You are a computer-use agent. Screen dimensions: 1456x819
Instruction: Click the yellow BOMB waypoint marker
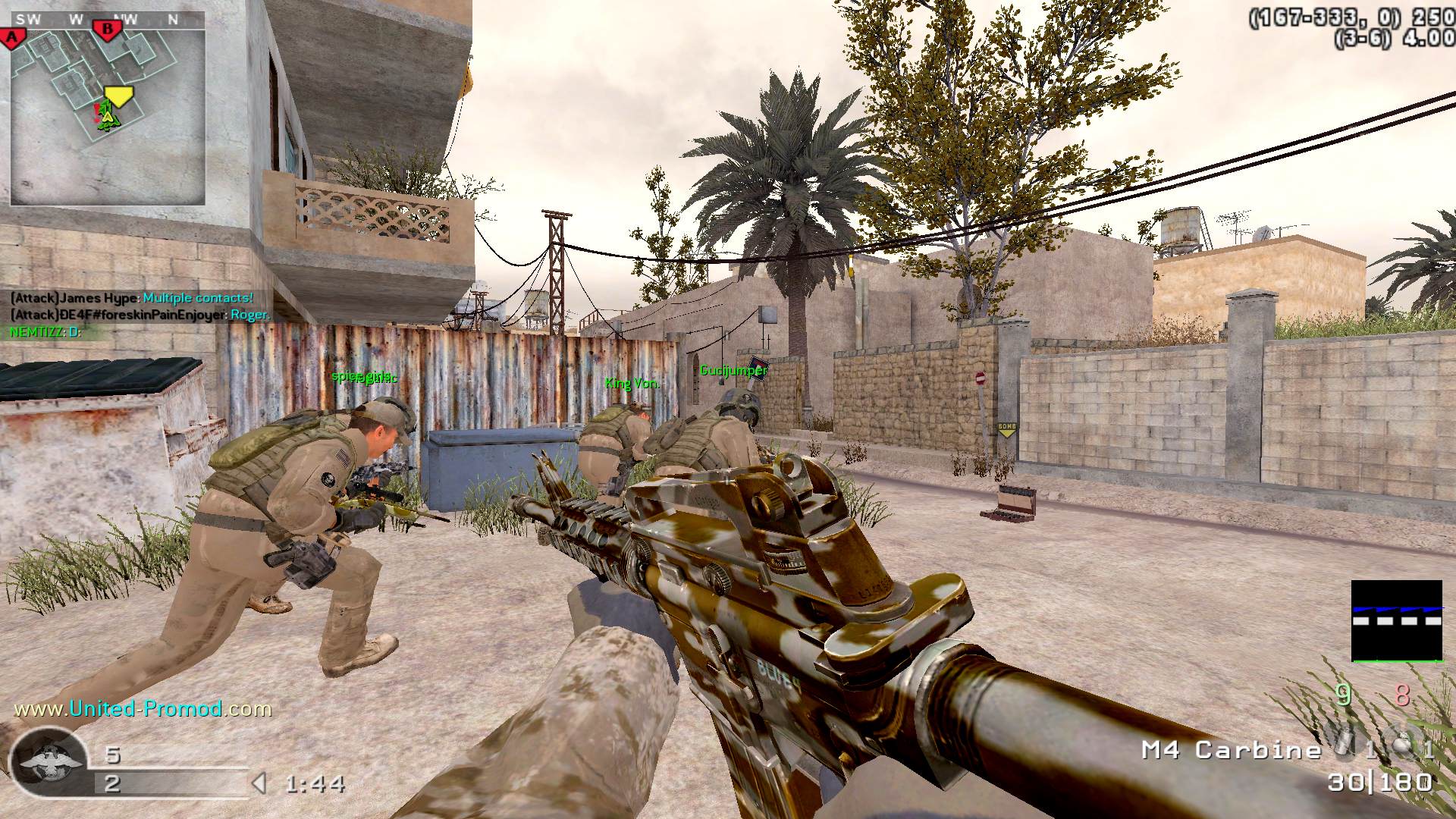click(1006, 430)
